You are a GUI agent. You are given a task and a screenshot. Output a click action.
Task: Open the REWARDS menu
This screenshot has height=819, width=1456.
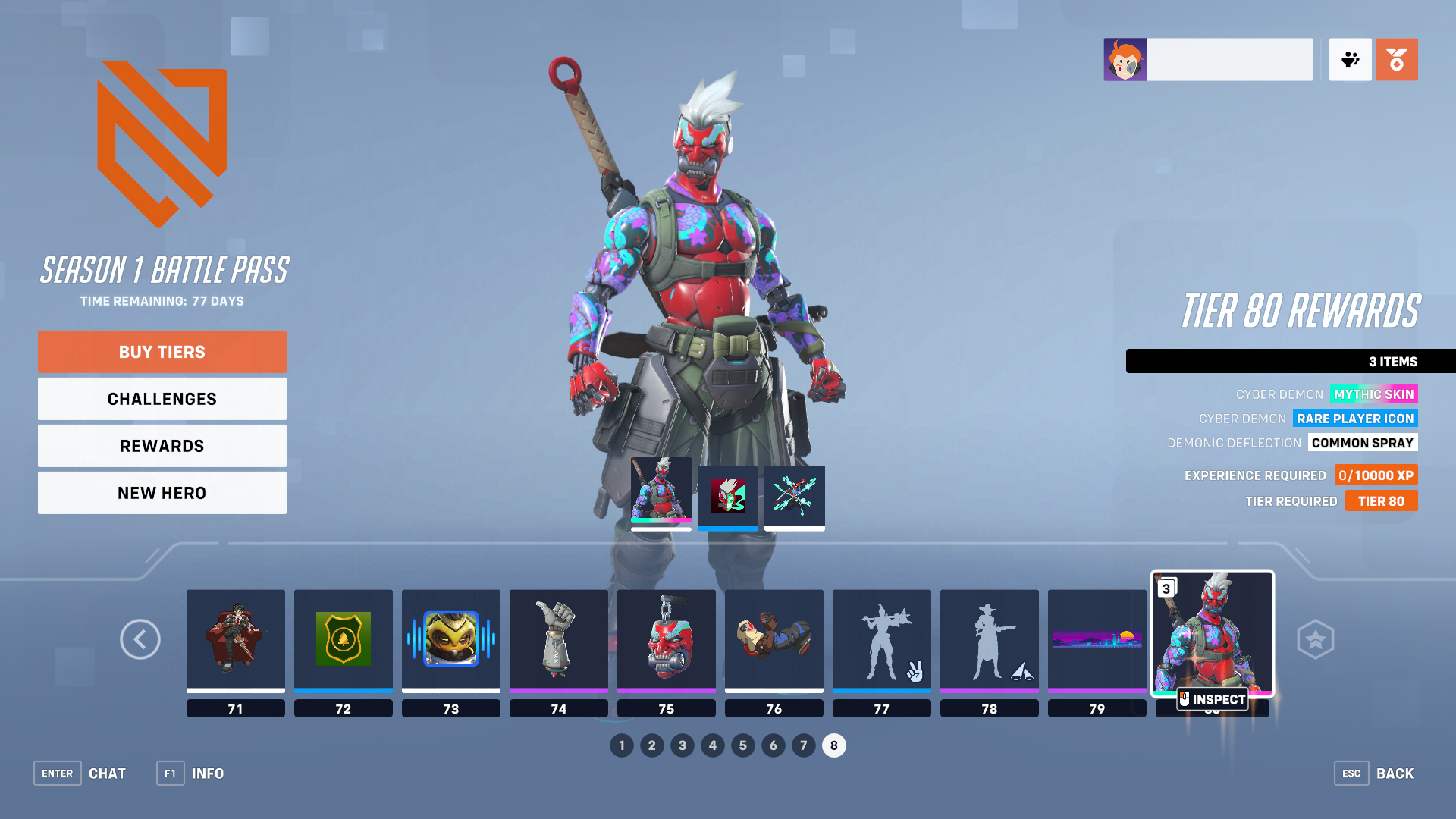pos(162,446)
